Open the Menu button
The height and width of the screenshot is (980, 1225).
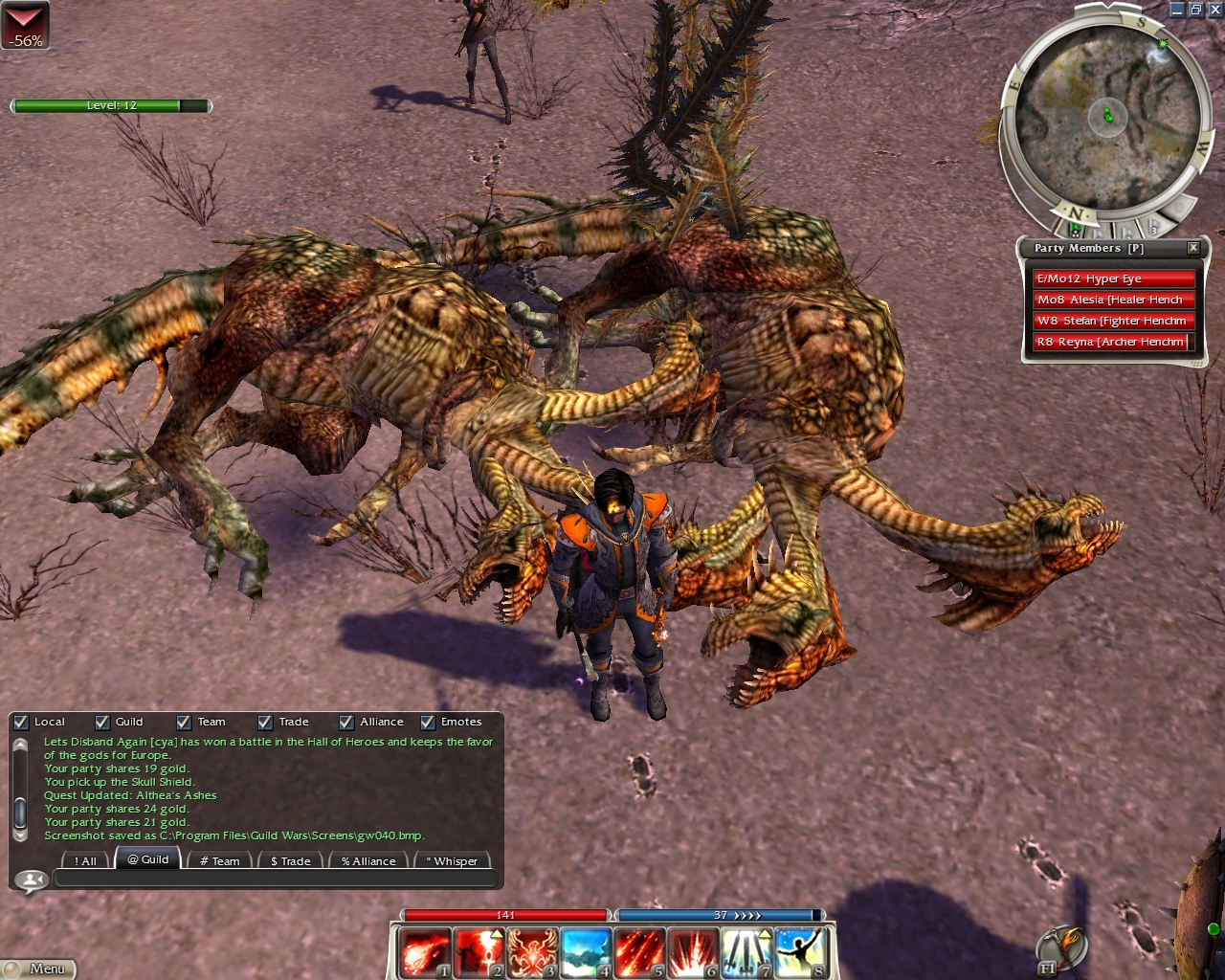[38, 969]
